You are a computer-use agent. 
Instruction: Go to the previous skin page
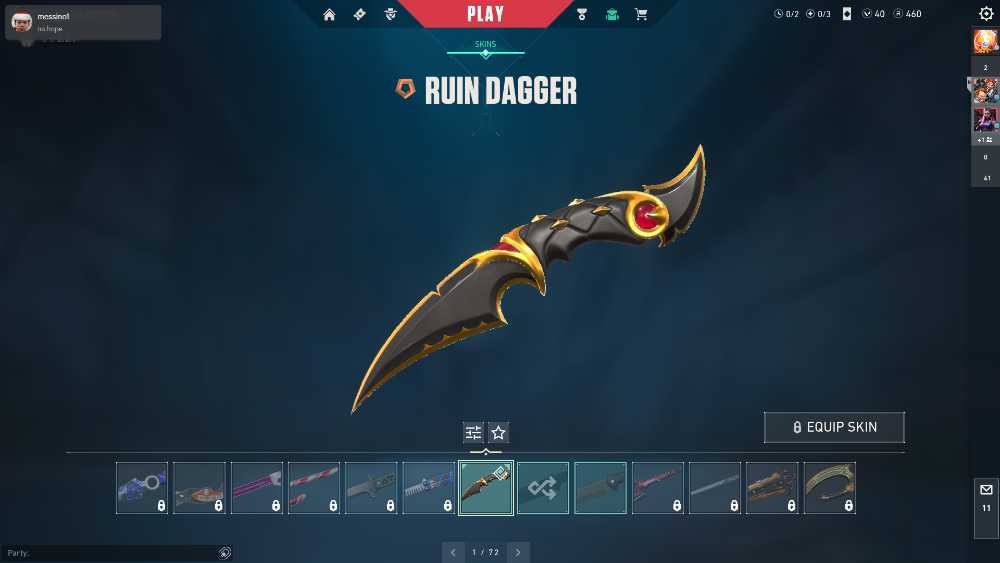click(453, 552)
